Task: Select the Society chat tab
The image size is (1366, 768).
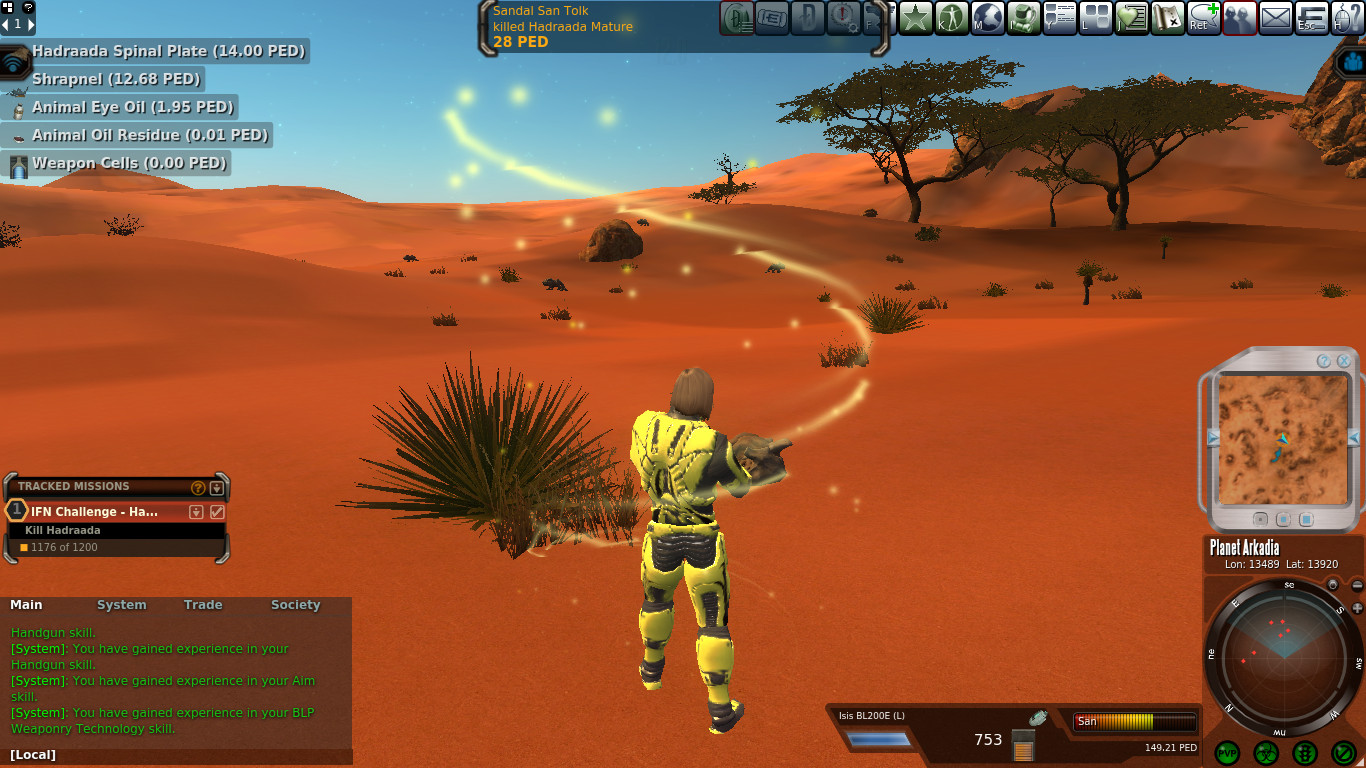Action: point(295,605)
